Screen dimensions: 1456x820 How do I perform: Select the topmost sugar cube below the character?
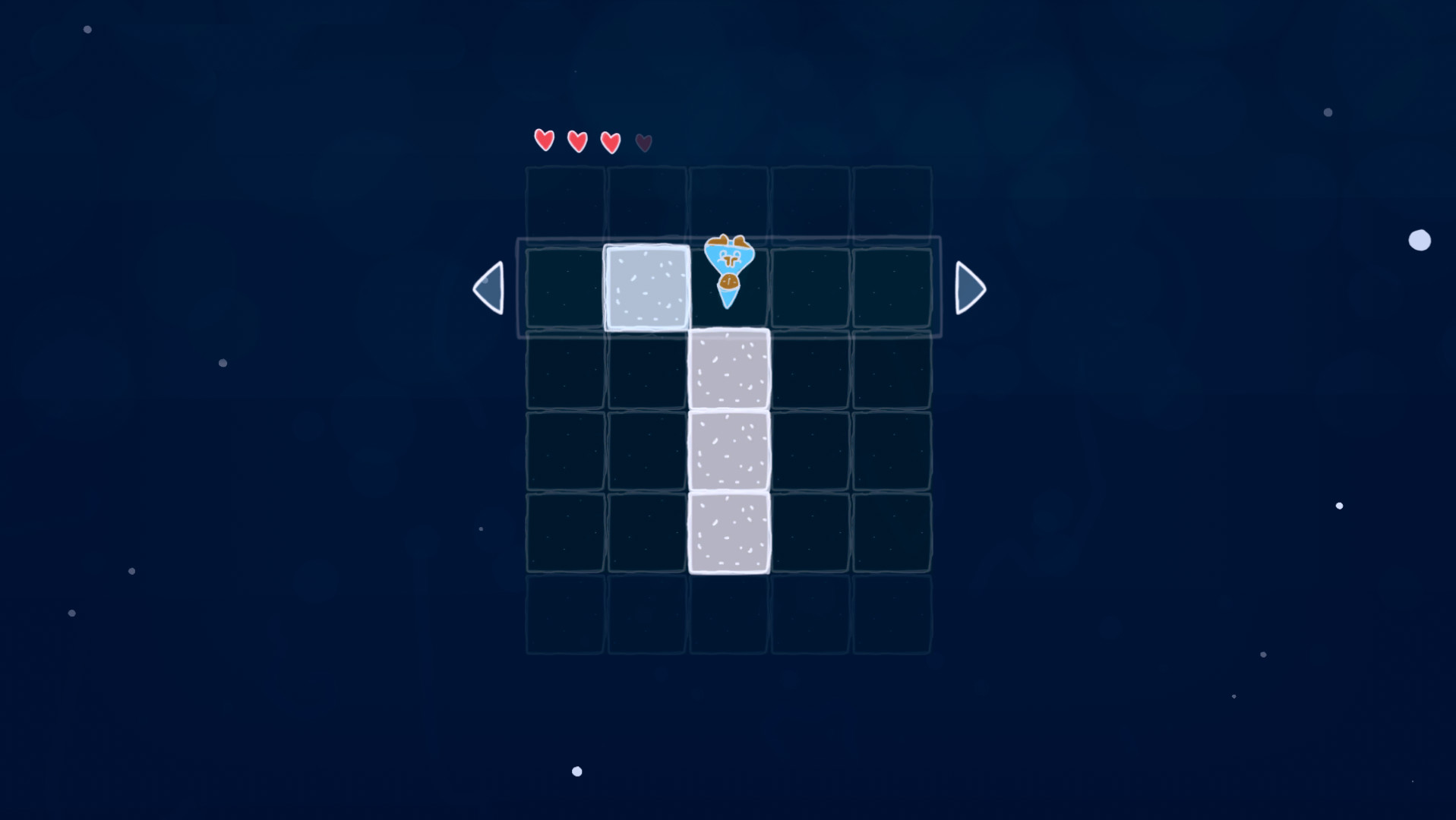pyautogui.click(x=728, y=370)
